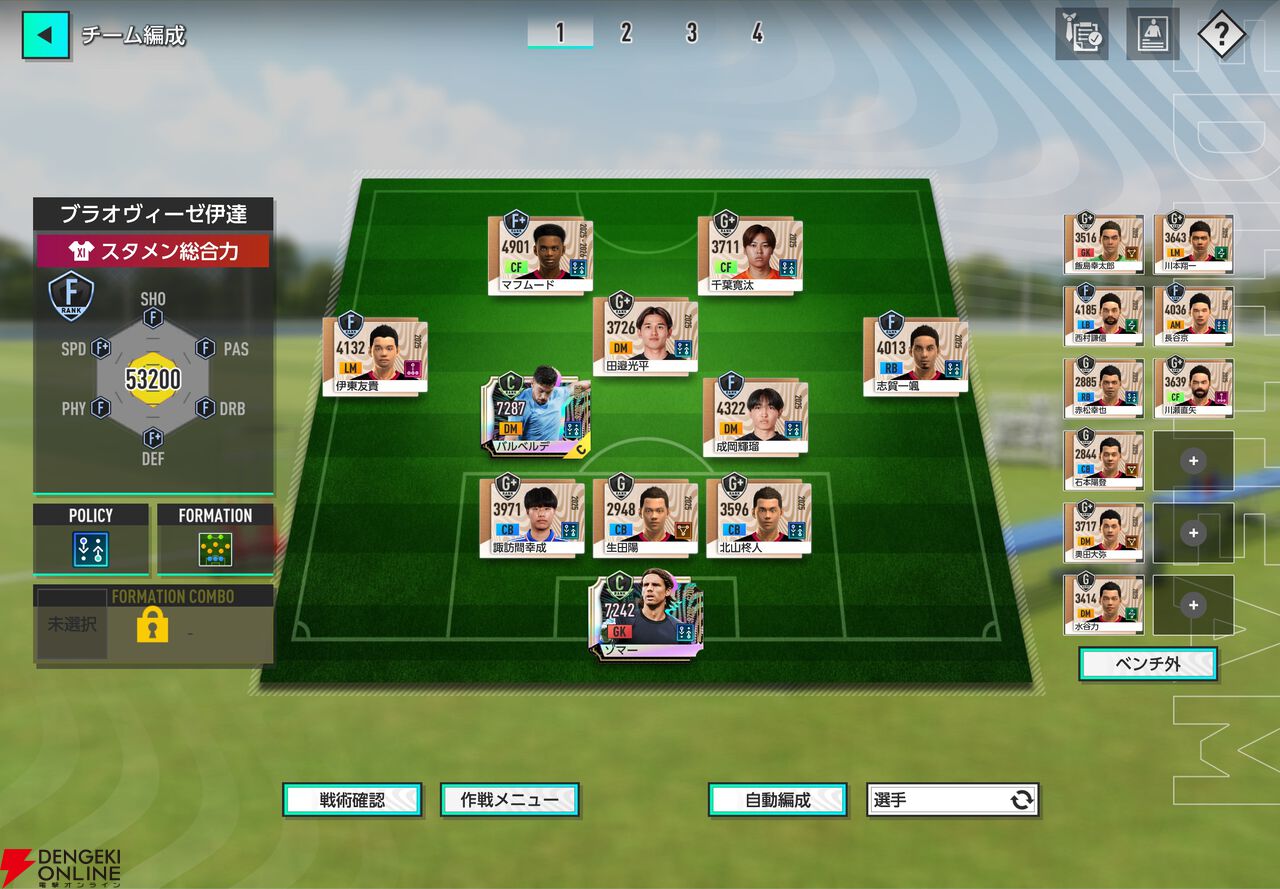1280x889 pixels.
Task: Switch to team slot 2 tab
Action: [626, 33]
